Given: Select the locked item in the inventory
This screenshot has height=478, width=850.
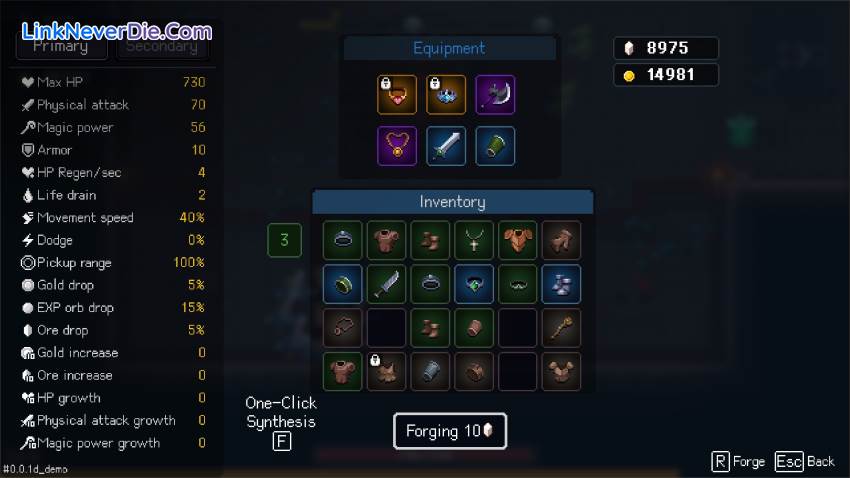Looking at the screenshot, I should point(386,372).
